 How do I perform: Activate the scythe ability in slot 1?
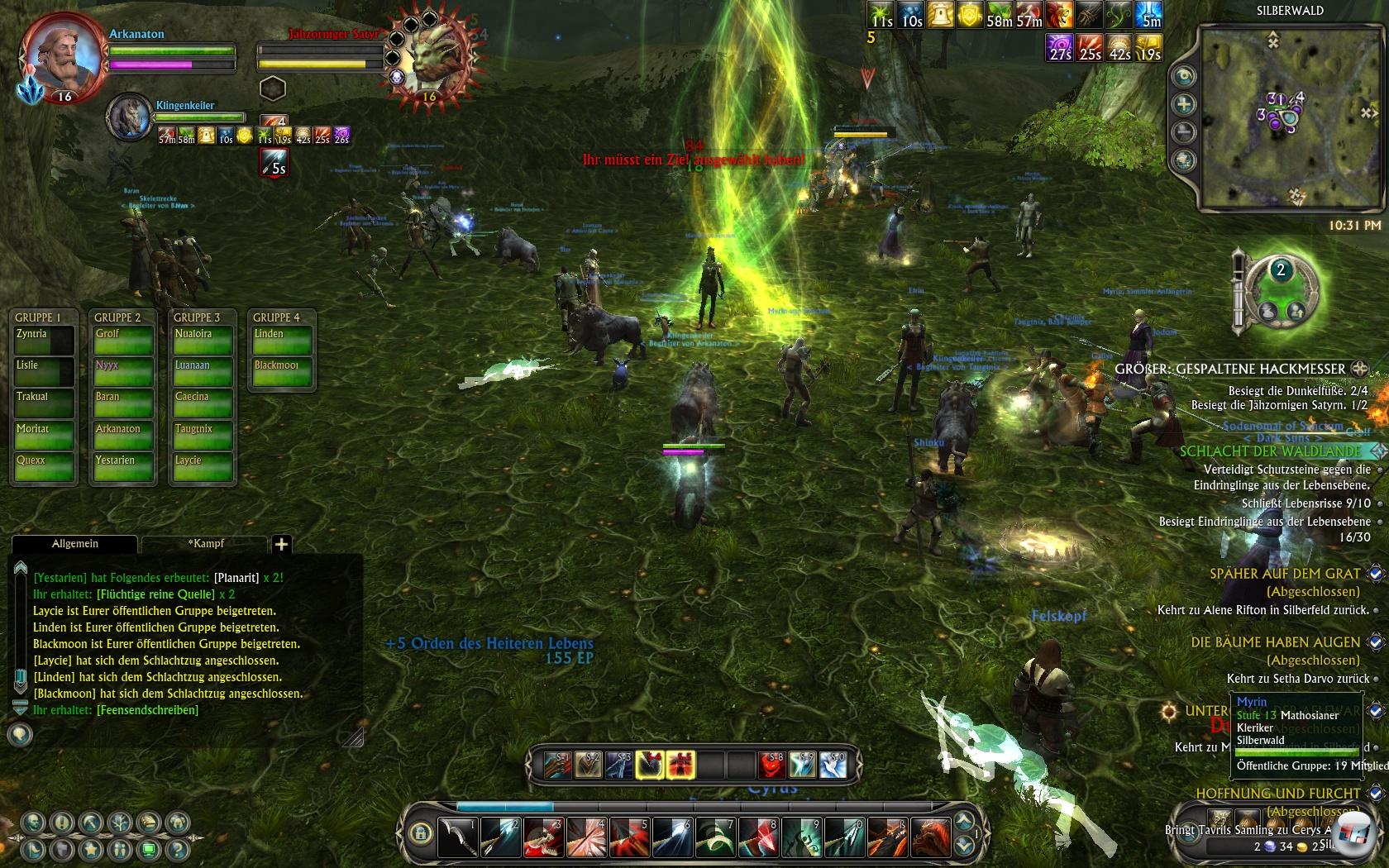click(457, 837)
